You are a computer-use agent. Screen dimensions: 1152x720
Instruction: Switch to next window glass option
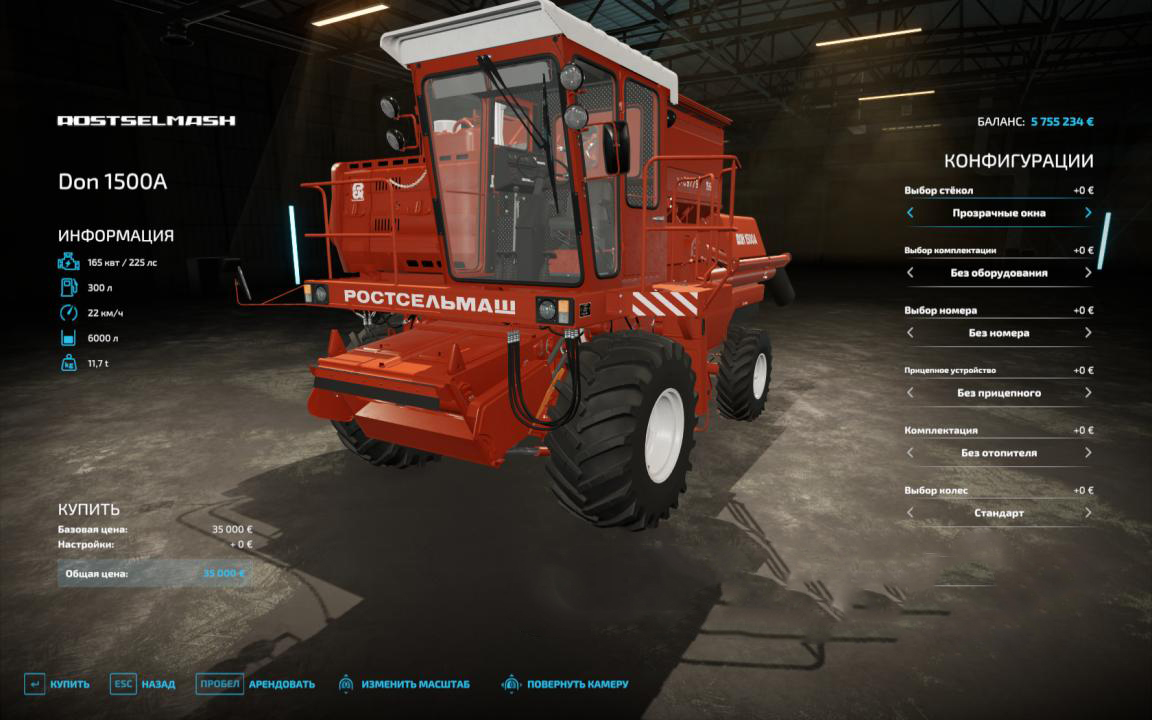coord(1088,213)
